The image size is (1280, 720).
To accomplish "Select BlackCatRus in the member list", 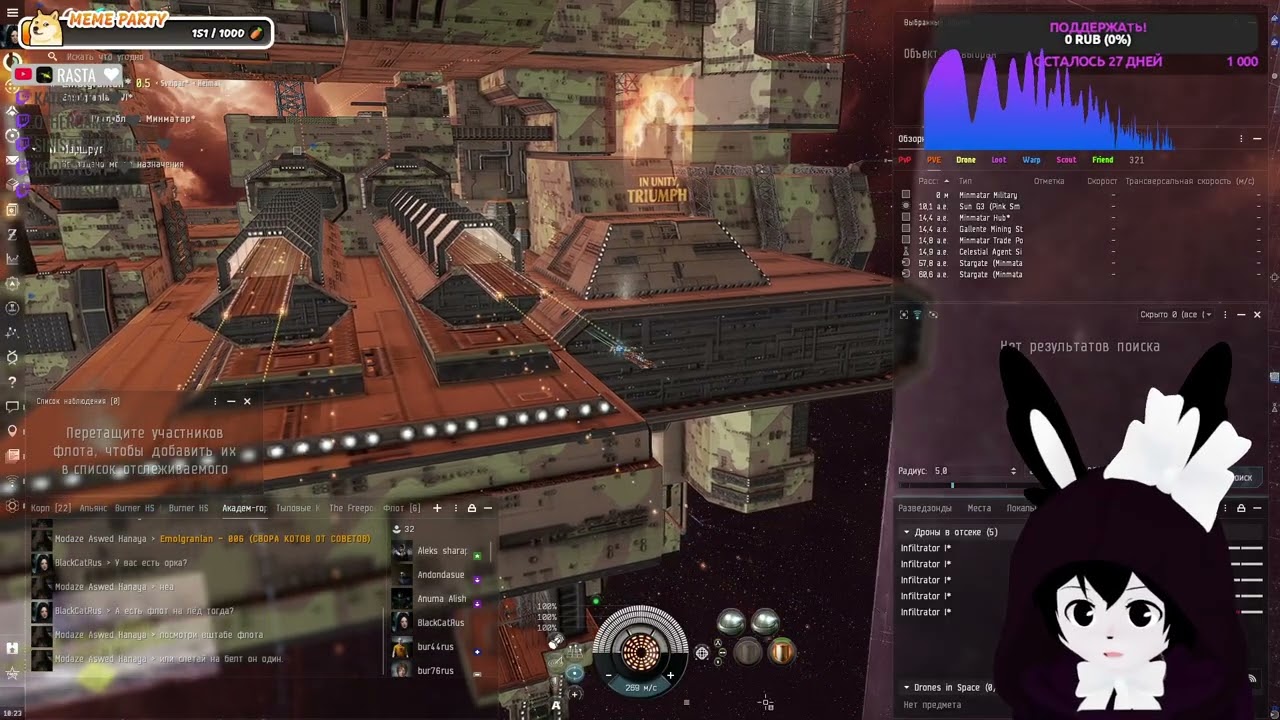I will pos(440,623).
